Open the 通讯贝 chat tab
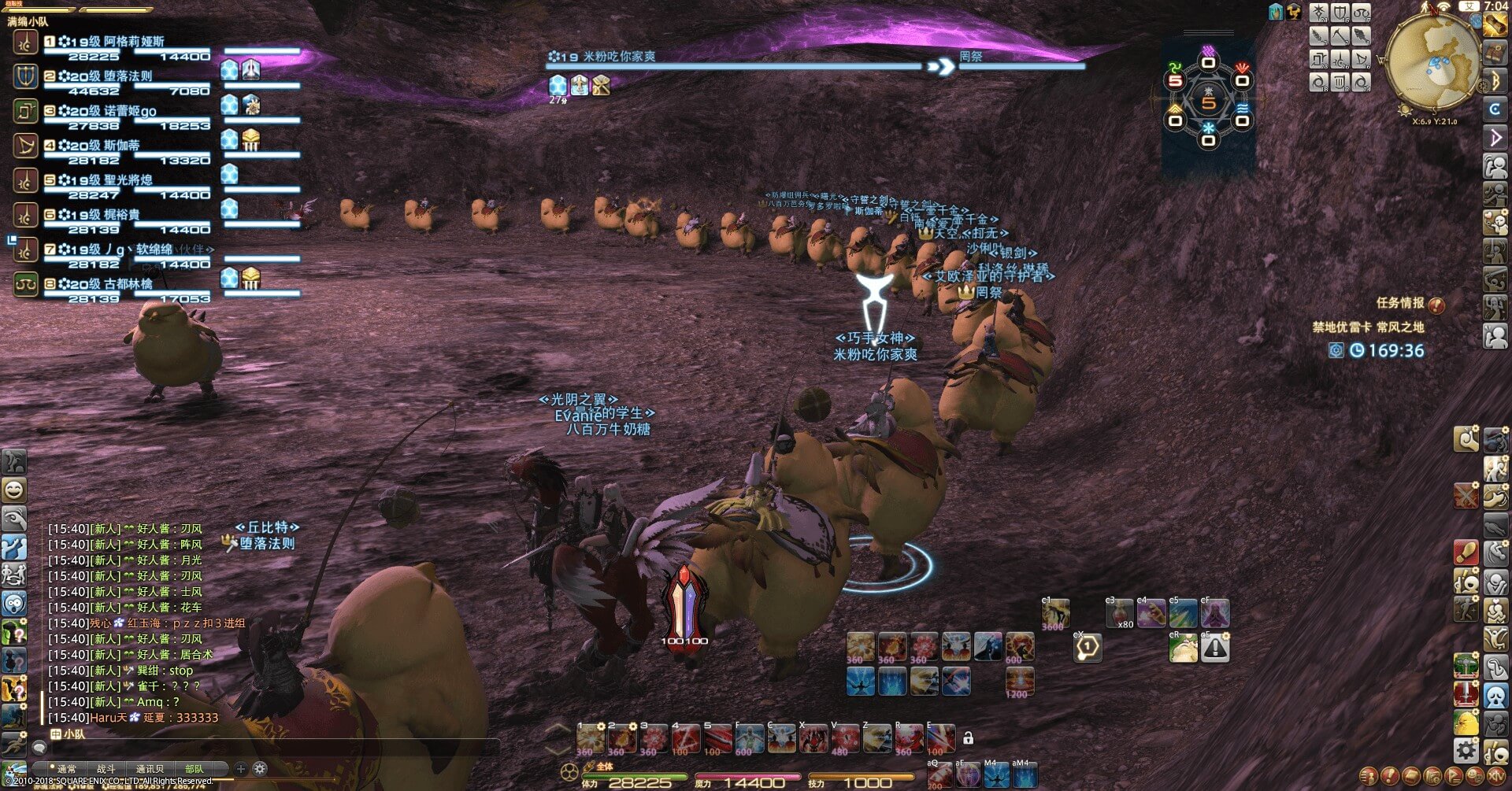Screen dimensions: 1512x791 [150, 769]
